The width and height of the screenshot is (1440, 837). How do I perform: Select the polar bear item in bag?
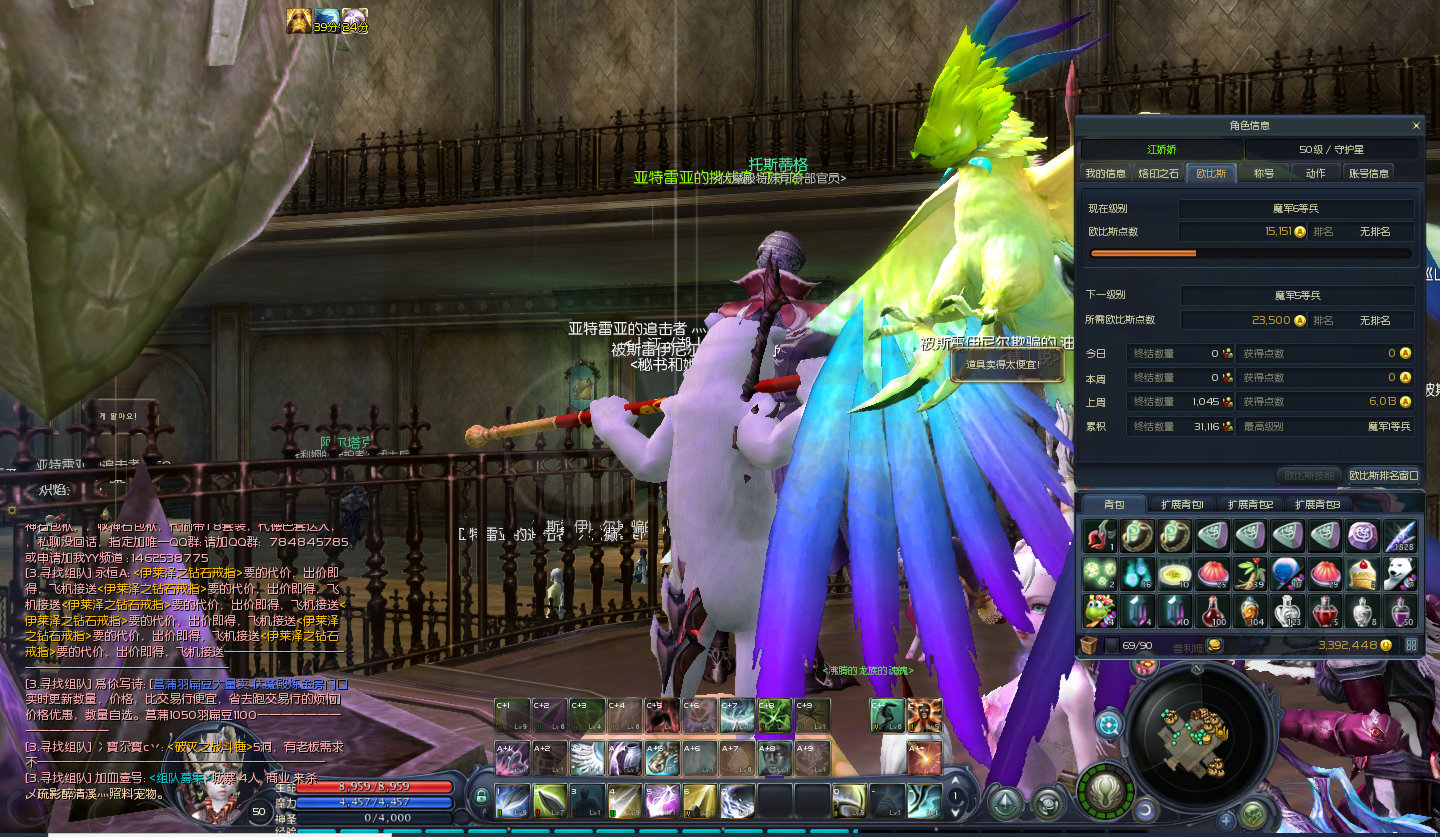coord(1400,573)
